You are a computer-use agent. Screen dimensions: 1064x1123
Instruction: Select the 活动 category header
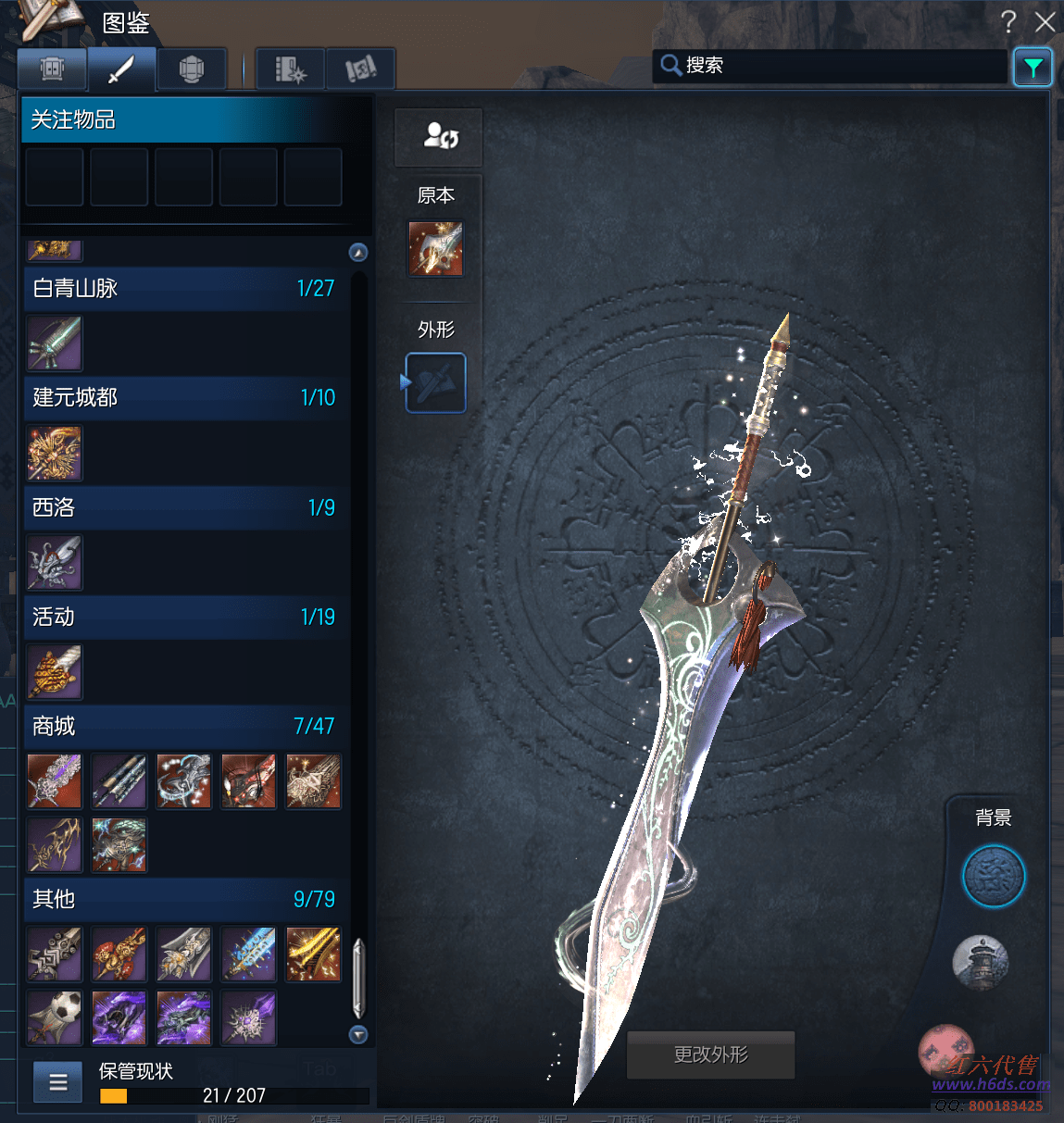point(185,617)
